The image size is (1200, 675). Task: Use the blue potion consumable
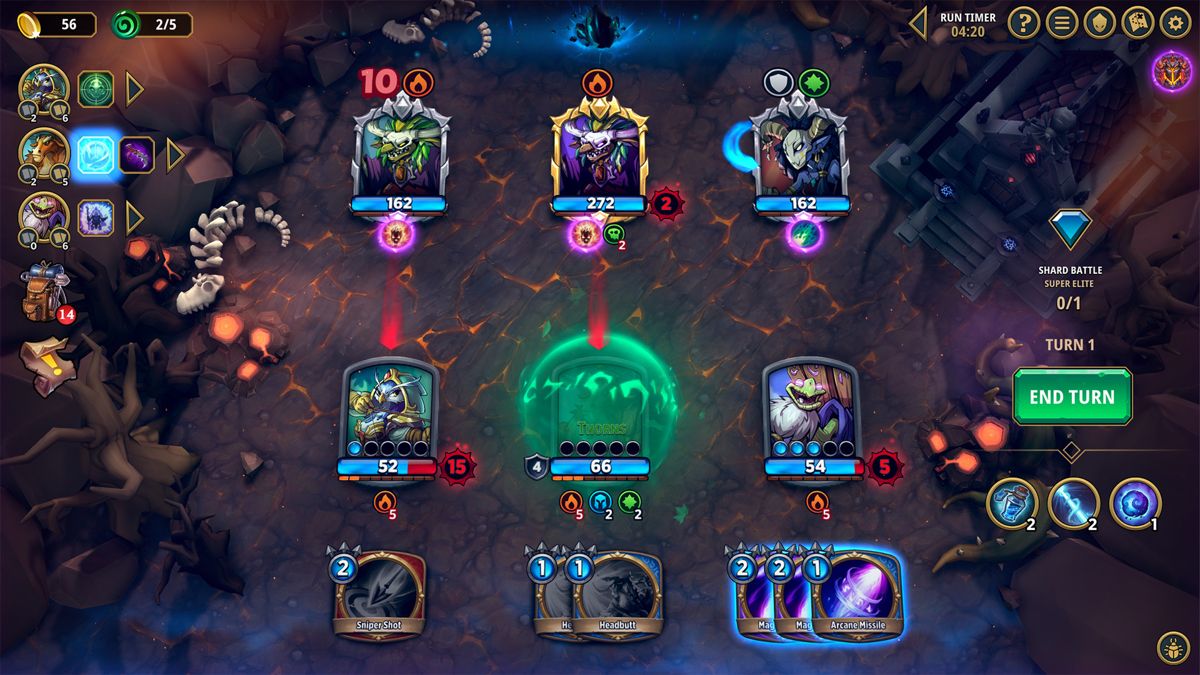click(x=1012, y=503)
